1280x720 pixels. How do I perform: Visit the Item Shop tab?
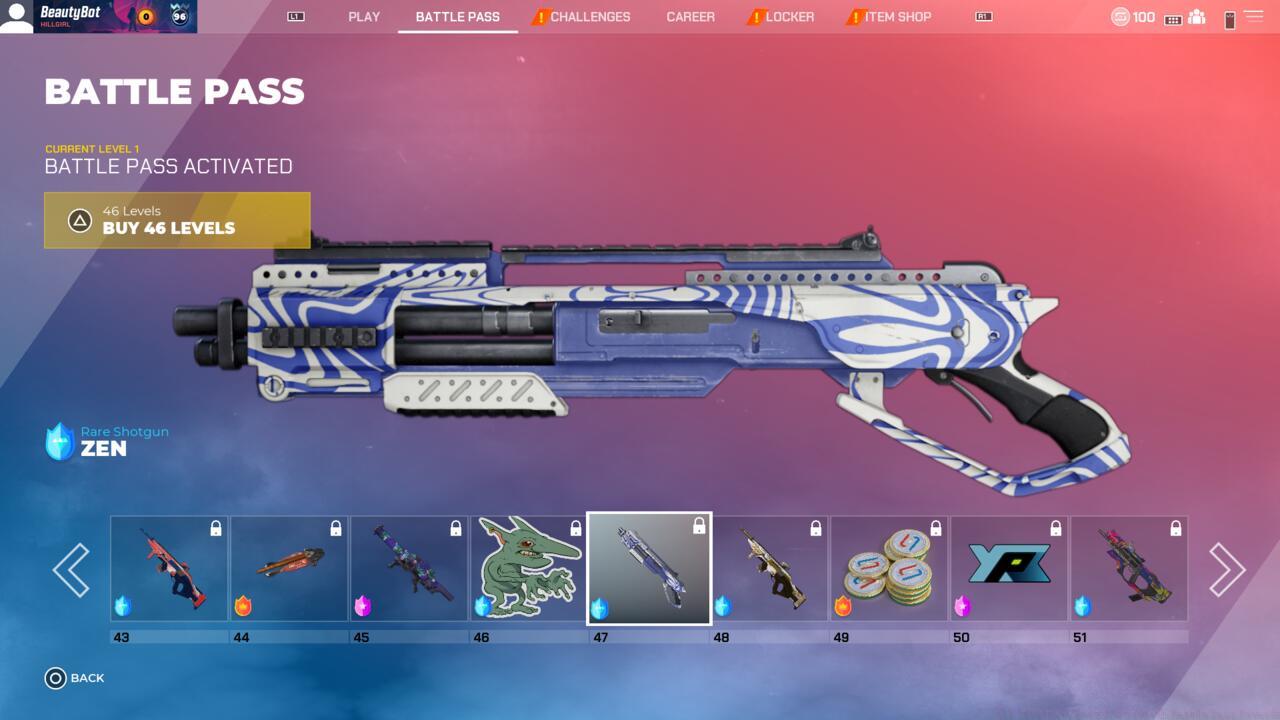(x=897, y=17)
